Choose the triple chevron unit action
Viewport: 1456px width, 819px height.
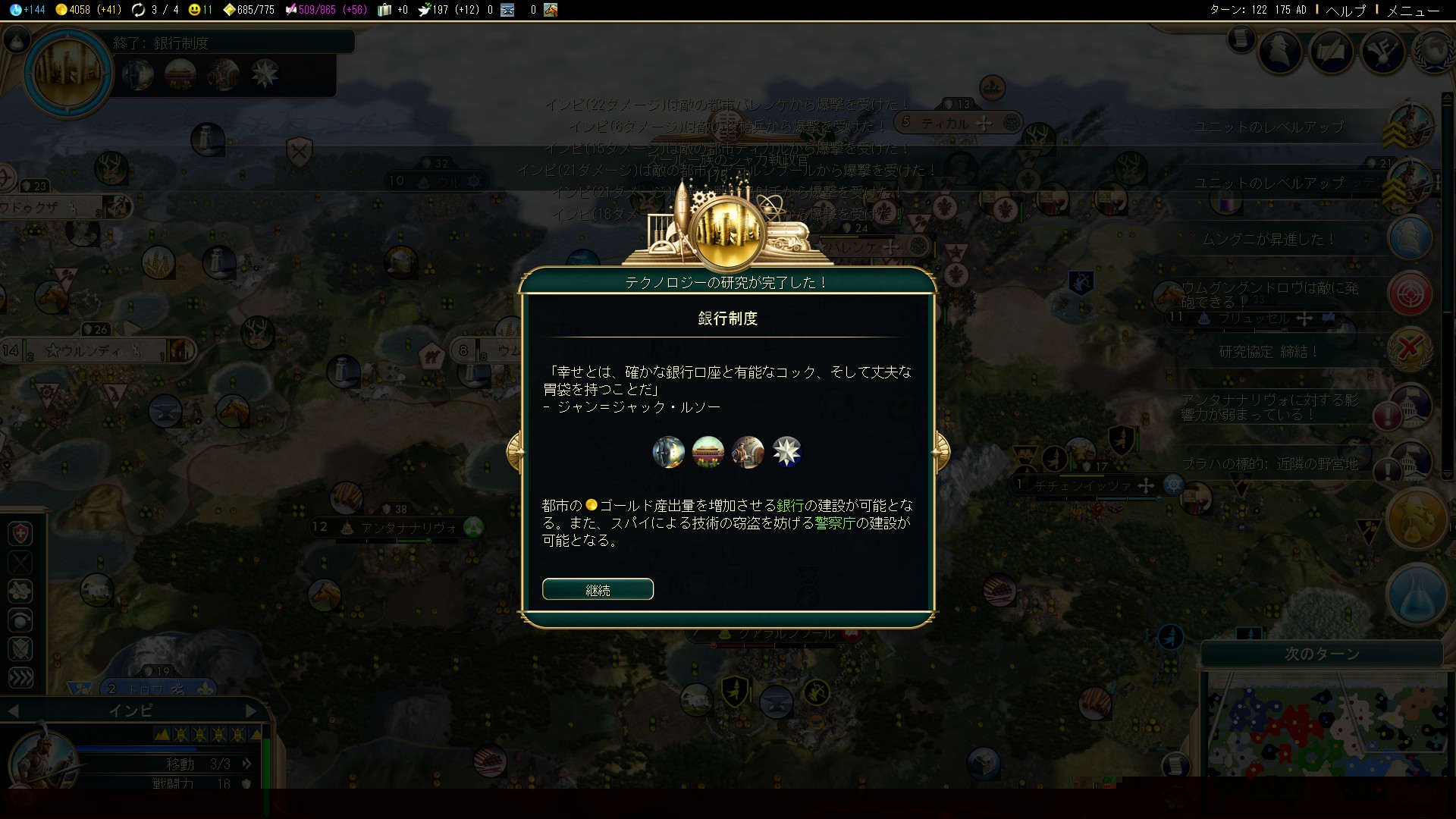[x=20, y=677]
